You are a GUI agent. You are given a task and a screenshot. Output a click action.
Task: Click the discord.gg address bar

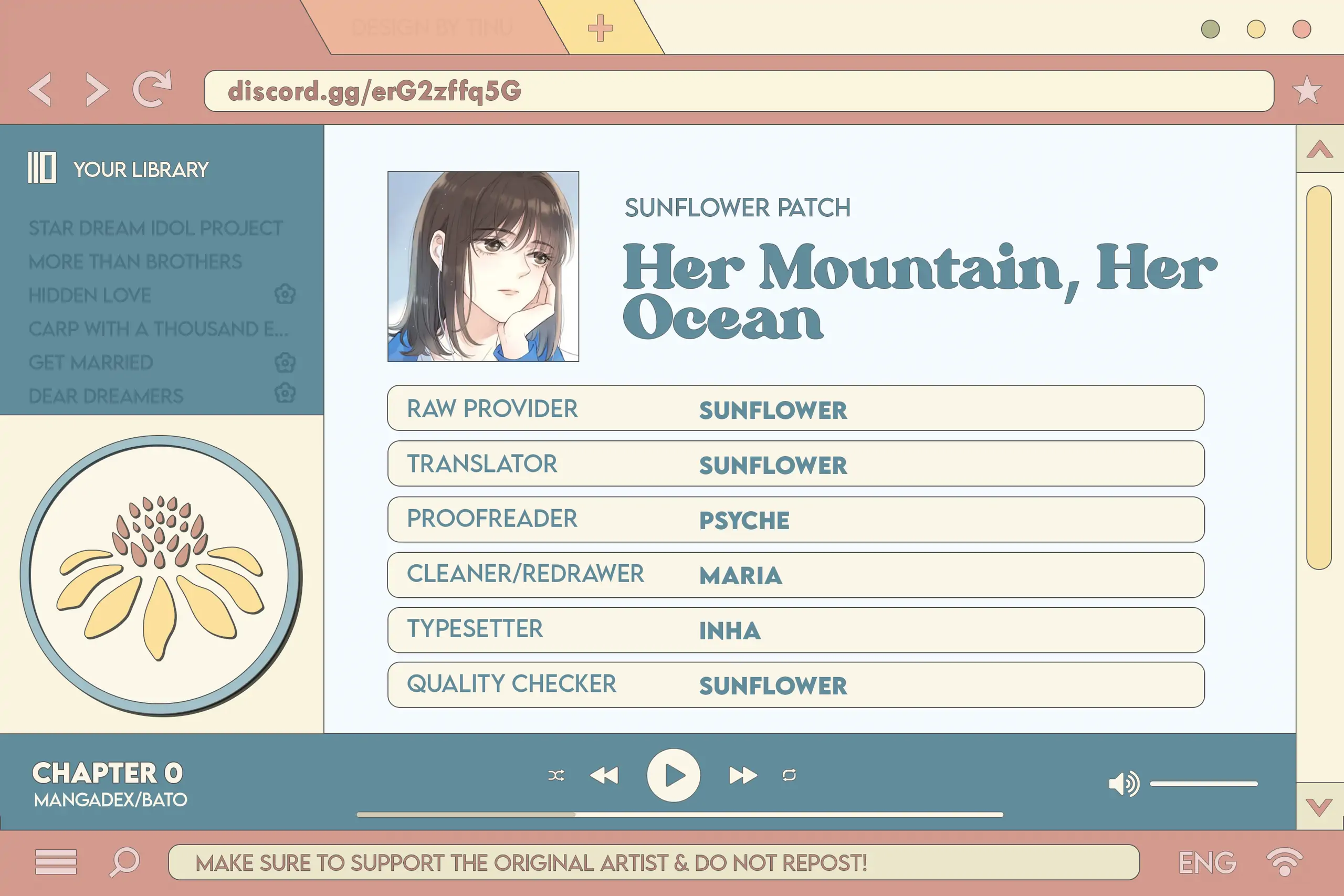(738, 91)
